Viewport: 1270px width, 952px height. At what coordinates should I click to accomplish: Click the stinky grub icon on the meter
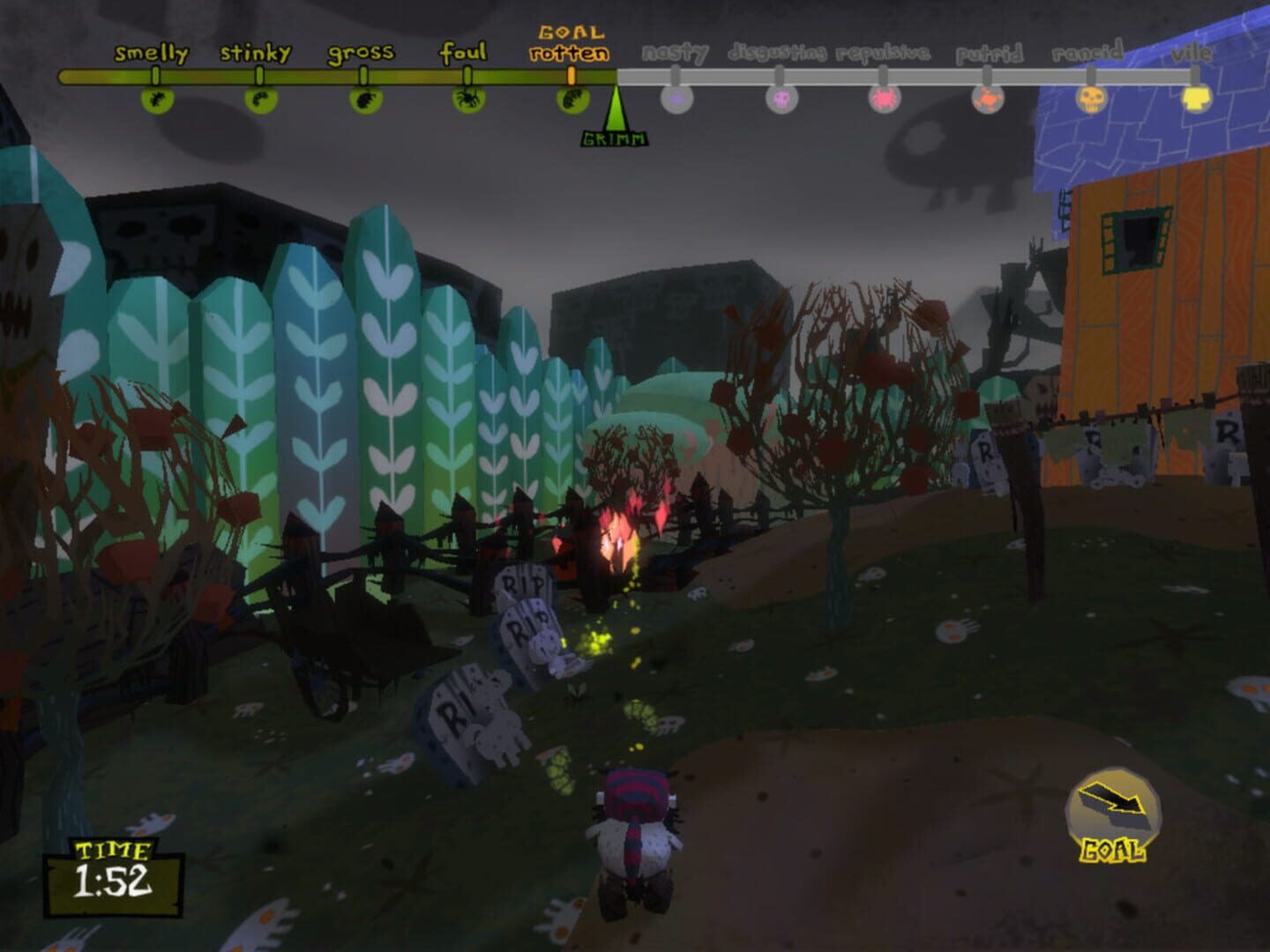click(x=261, y=100)
